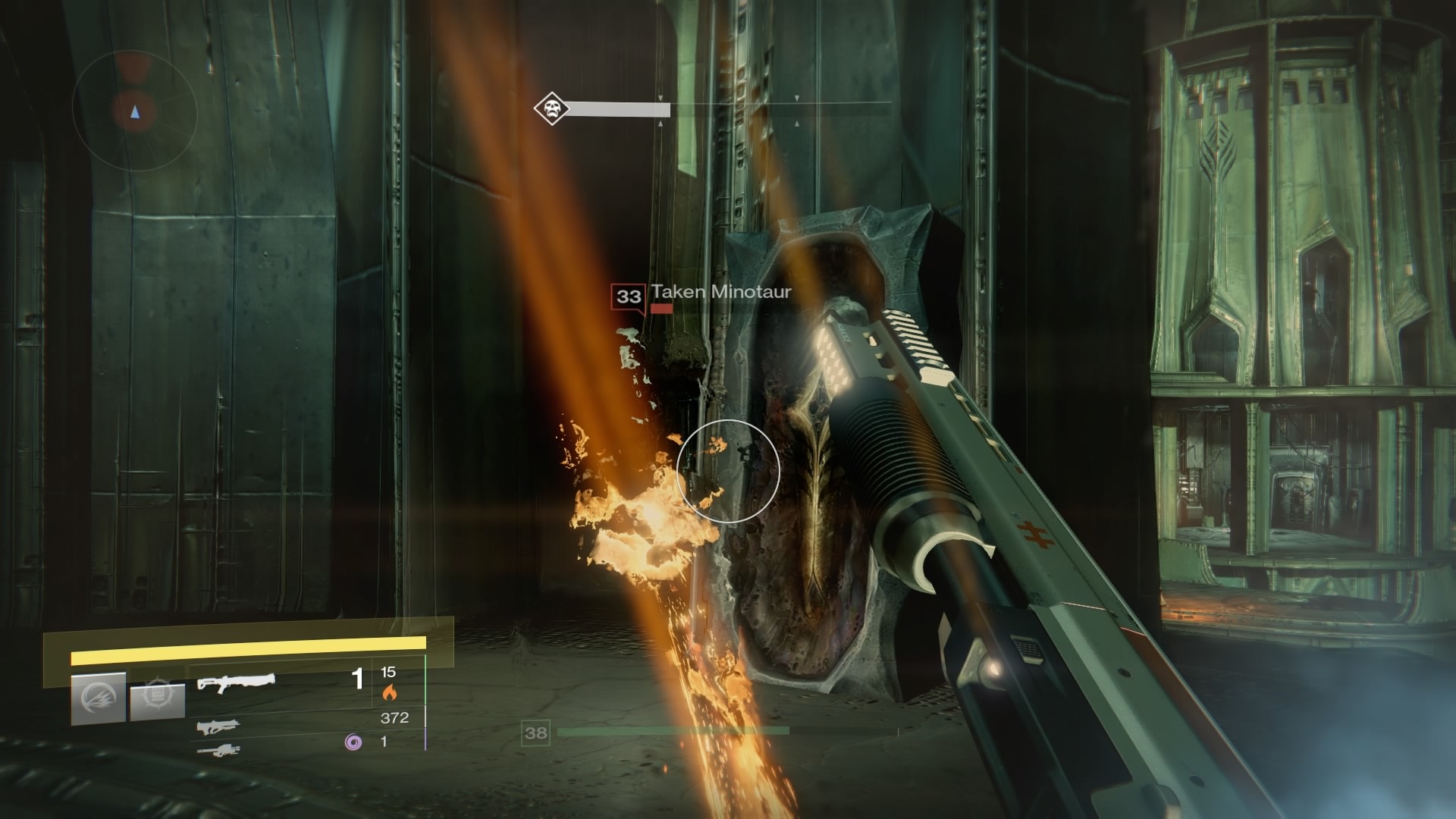
Task: Click the boss skull icon
Action: [551, 109]
